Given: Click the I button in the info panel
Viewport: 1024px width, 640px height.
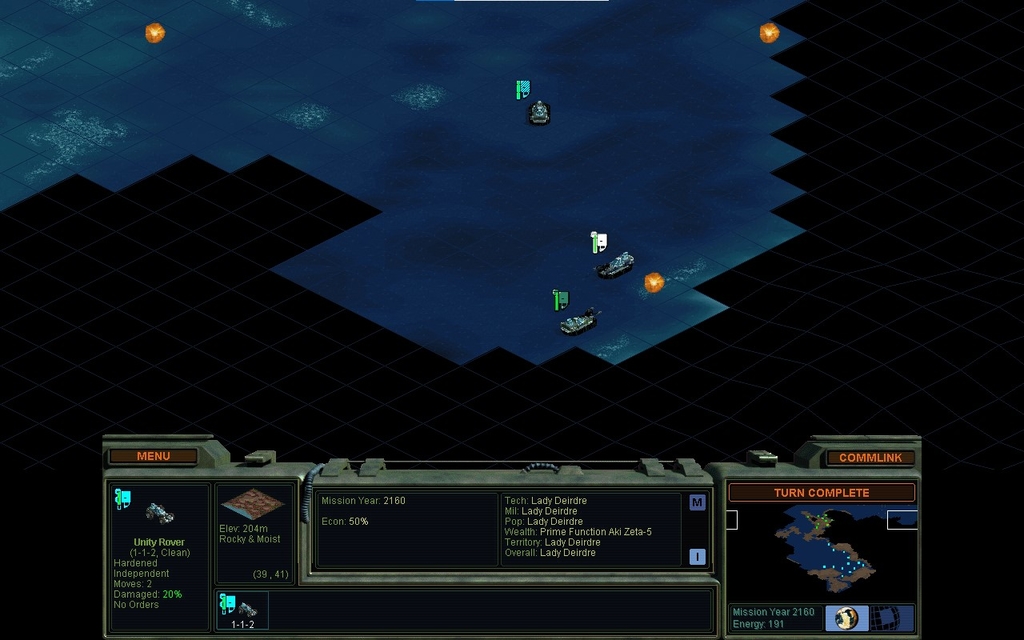Looking at the screenshot, I should 697,557.
